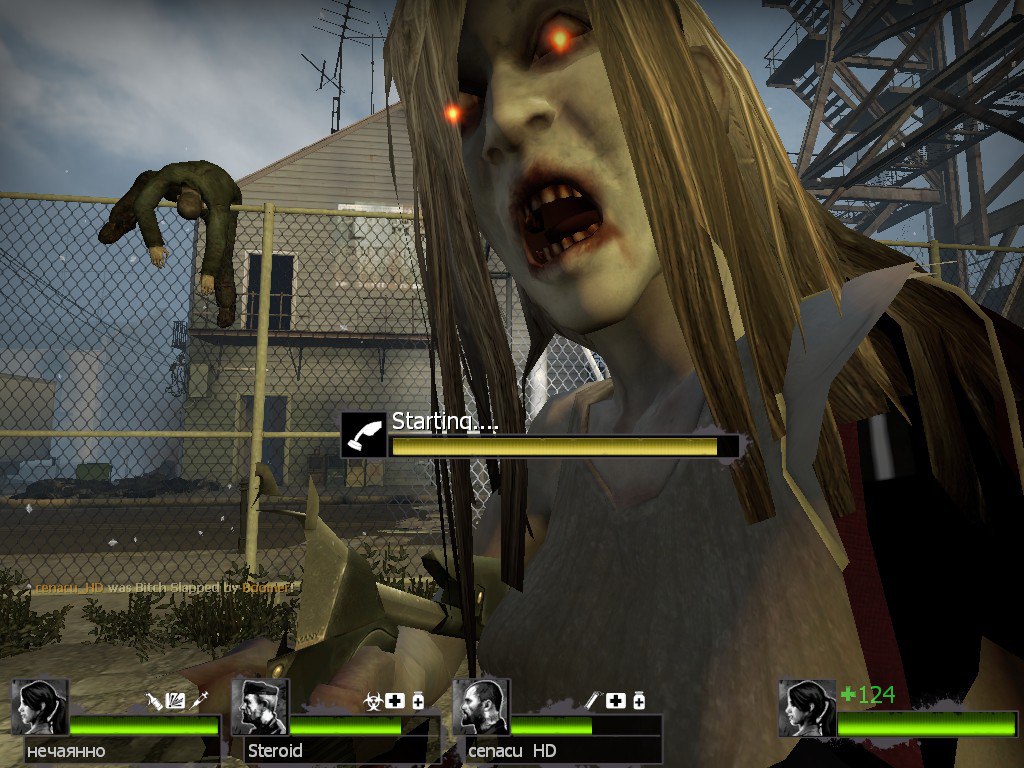Click Steroid's pain pills bottle icon
Image resolution: width=1024 pixels, height=768 pixels.
pyautogui.click(x=418, y=701)
